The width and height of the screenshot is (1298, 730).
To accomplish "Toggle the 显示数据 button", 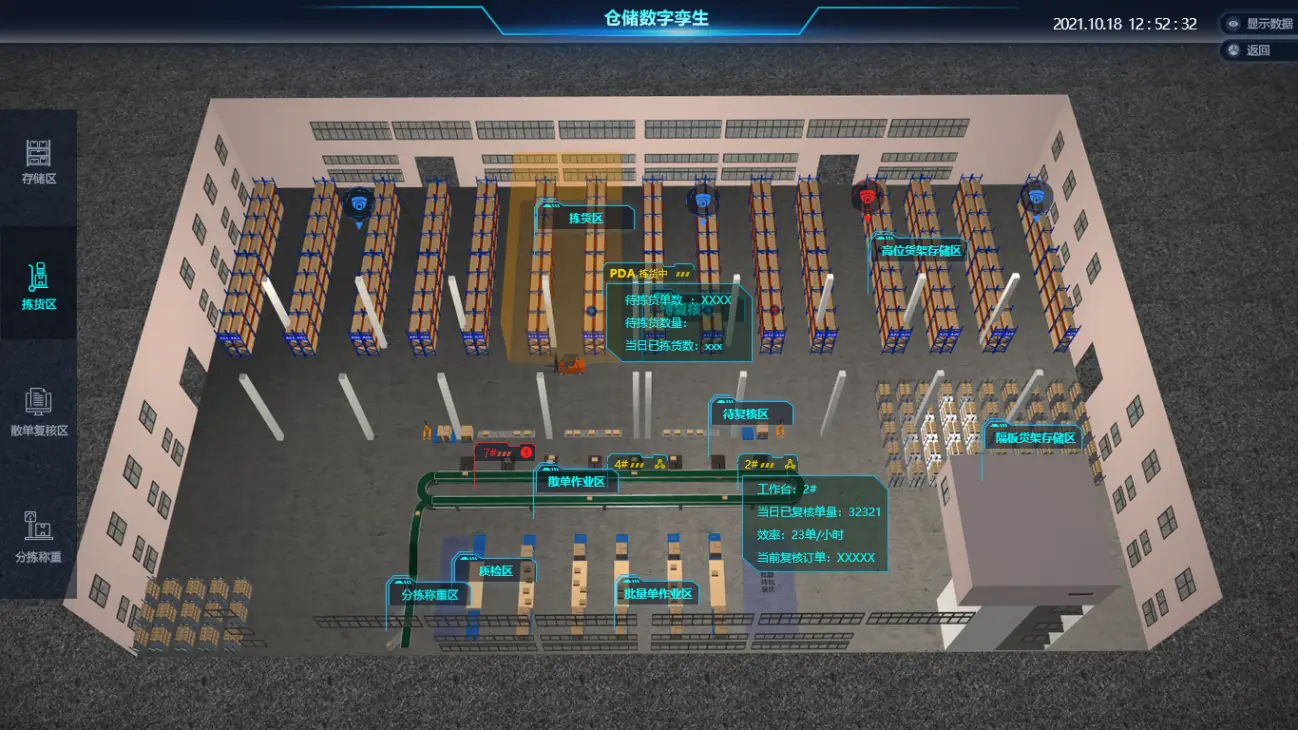I will coord(1259,24).
